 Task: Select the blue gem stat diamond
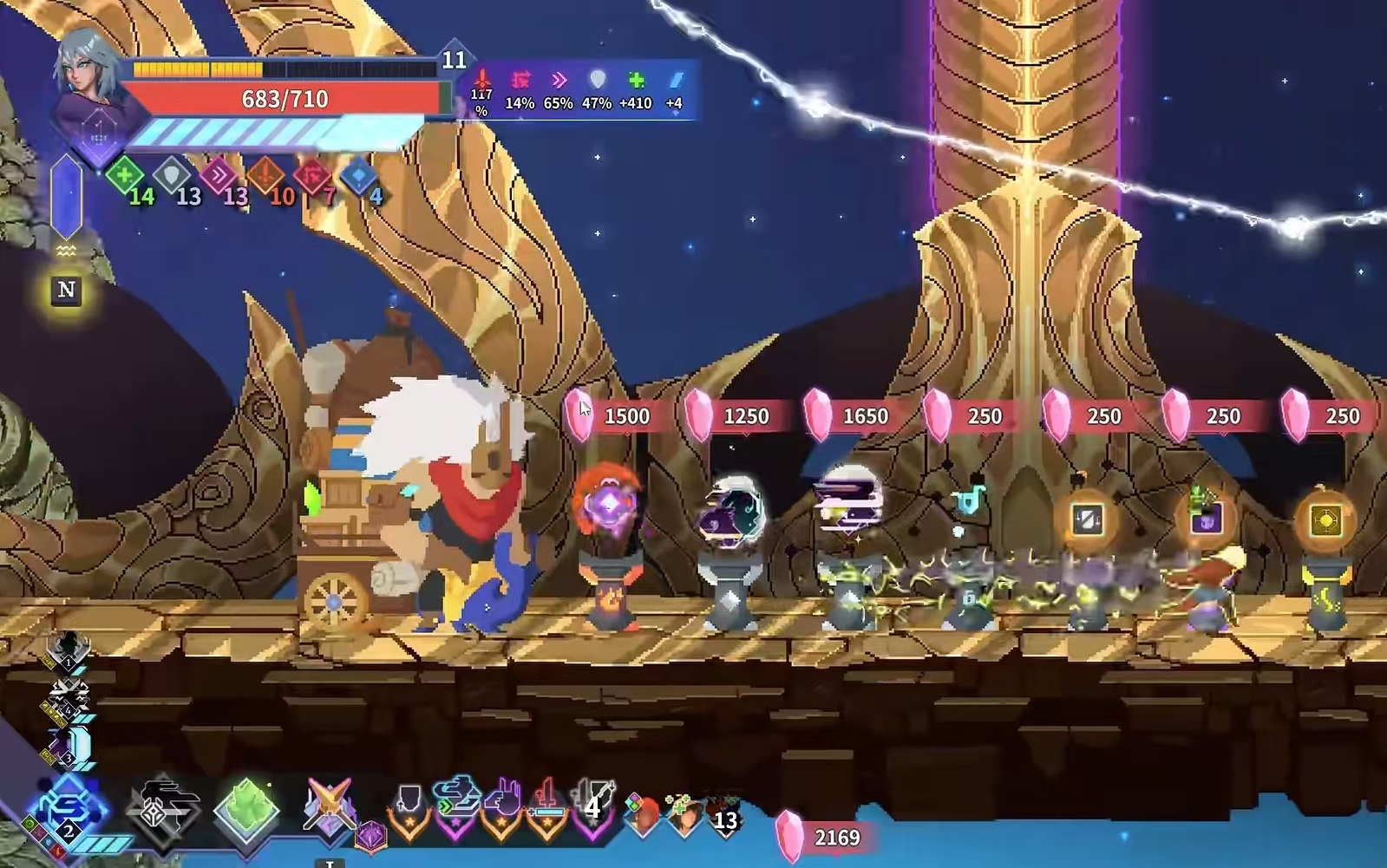click(x=357, y=176)
